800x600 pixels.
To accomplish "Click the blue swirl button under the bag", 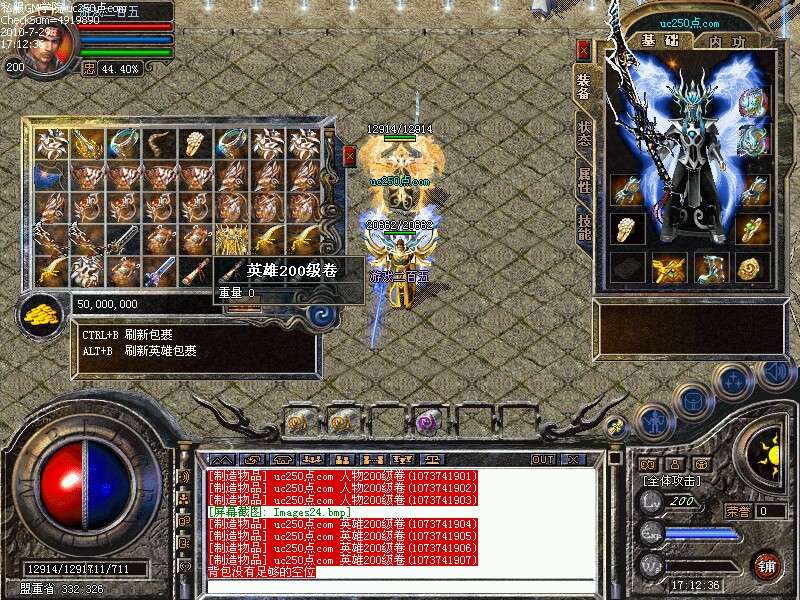I will coord(324,315).
